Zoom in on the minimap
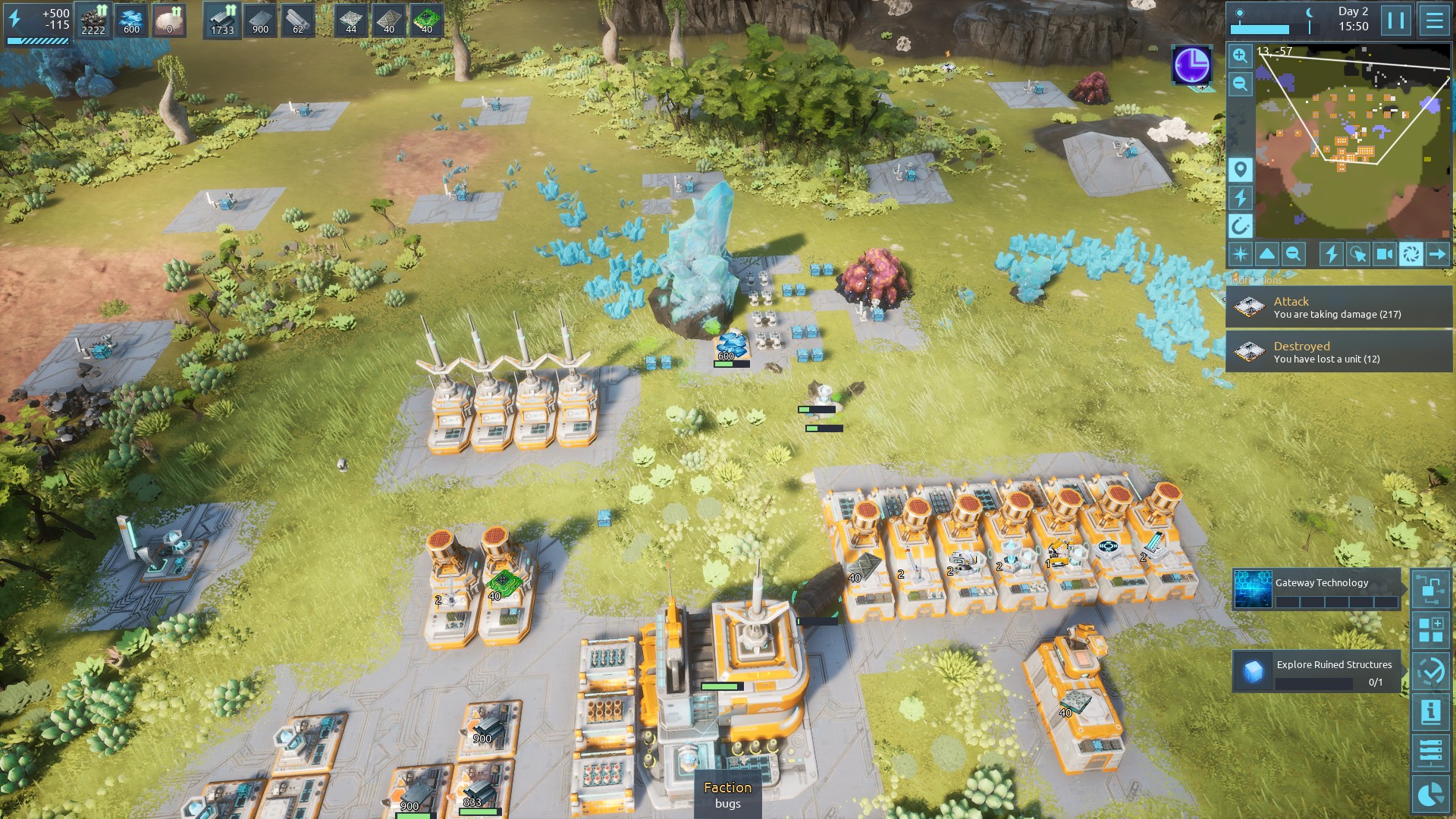The width and height of the screenshot is (1456, 819). tap(1240, 55)
